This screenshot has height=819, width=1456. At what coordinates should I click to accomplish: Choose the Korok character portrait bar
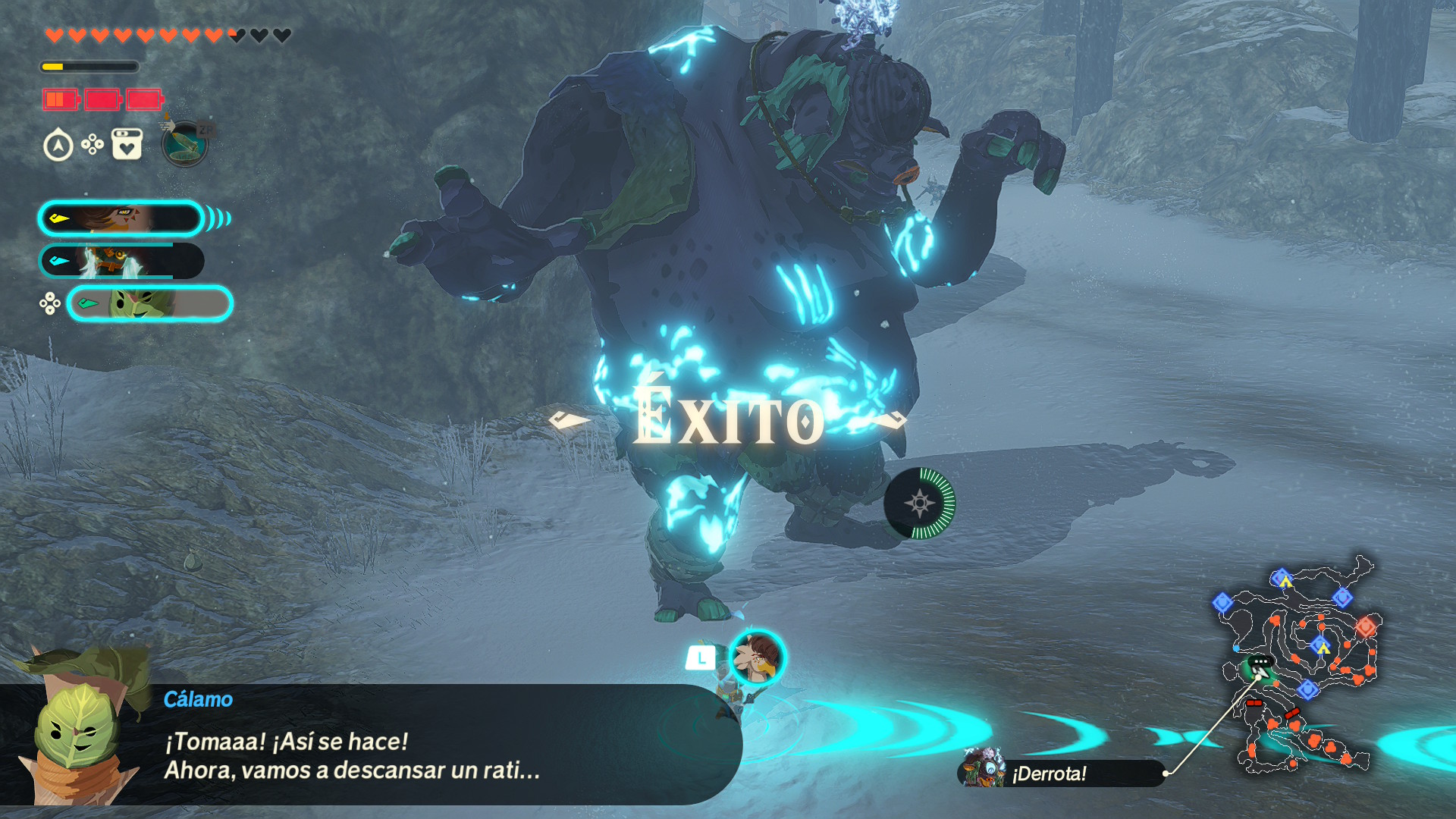tap(149, 303)
